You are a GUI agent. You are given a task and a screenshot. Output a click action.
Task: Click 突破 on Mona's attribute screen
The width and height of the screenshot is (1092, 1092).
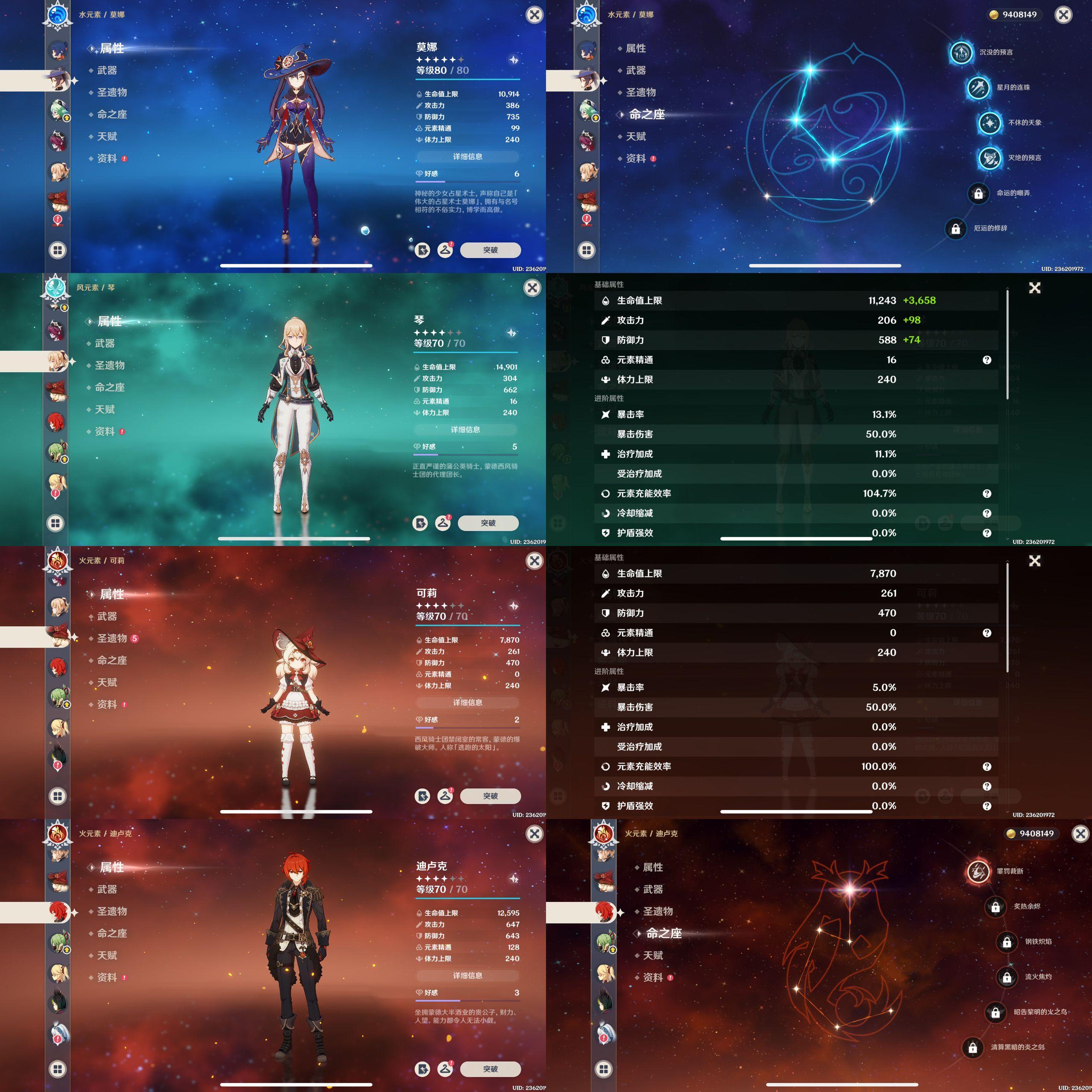click(x=490, y=250)
